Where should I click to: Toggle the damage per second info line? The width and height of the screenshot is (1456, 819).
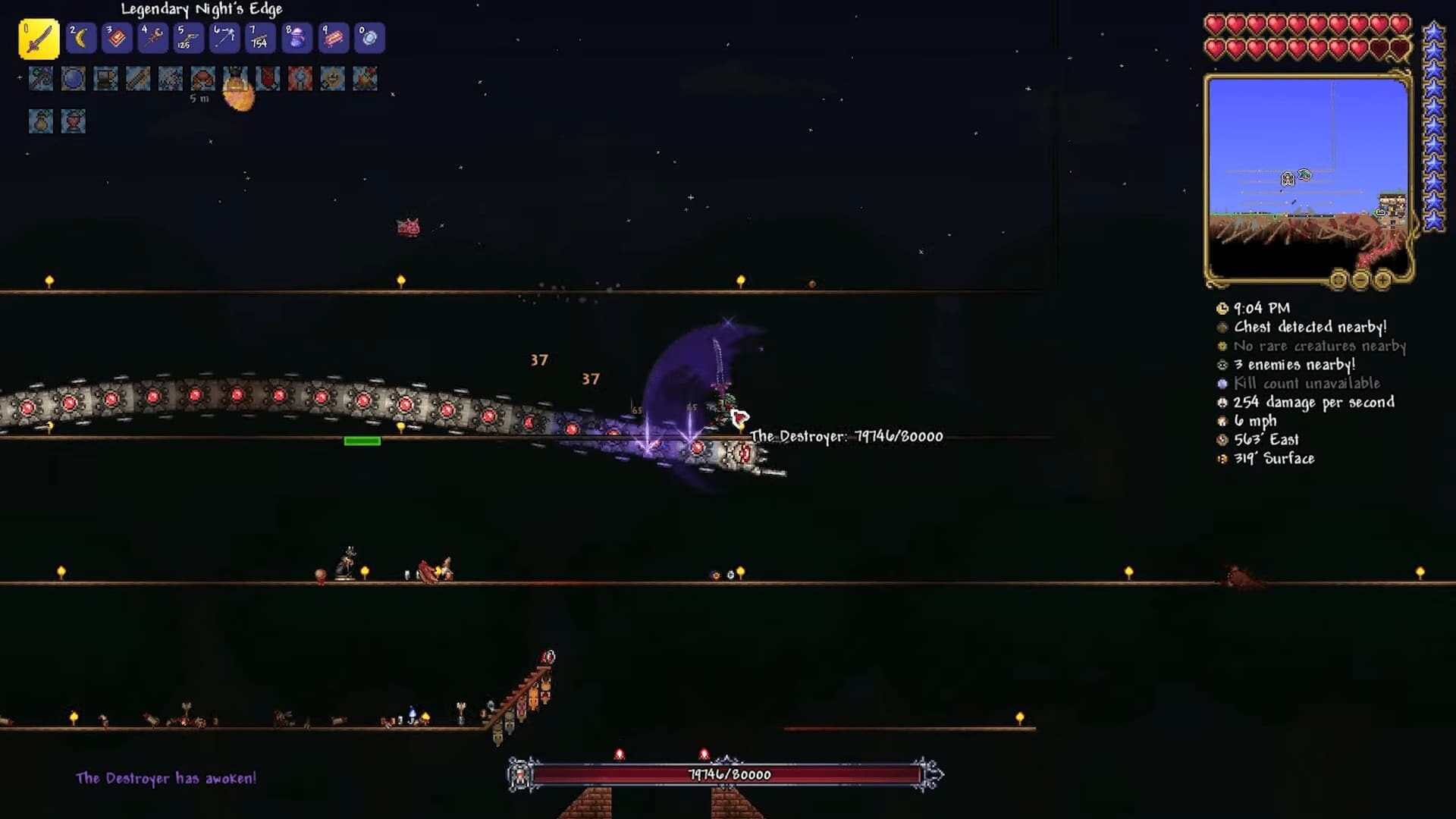tap(1313, 403)
